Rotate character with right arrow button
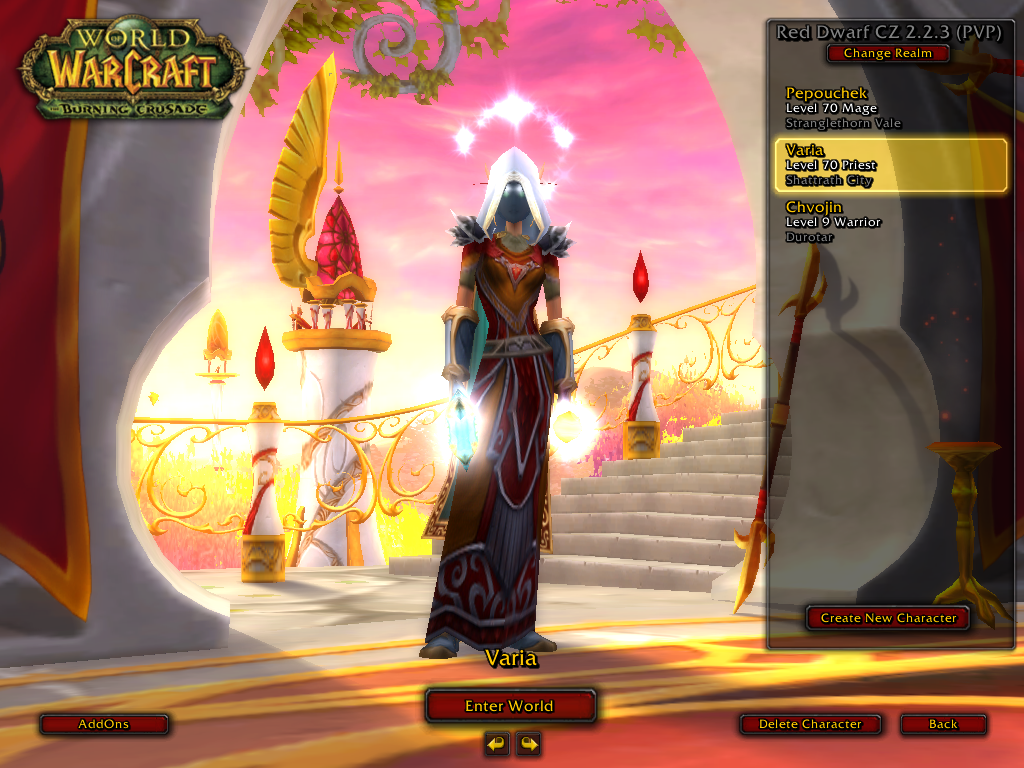1024x768 pixels. point(528,743)
